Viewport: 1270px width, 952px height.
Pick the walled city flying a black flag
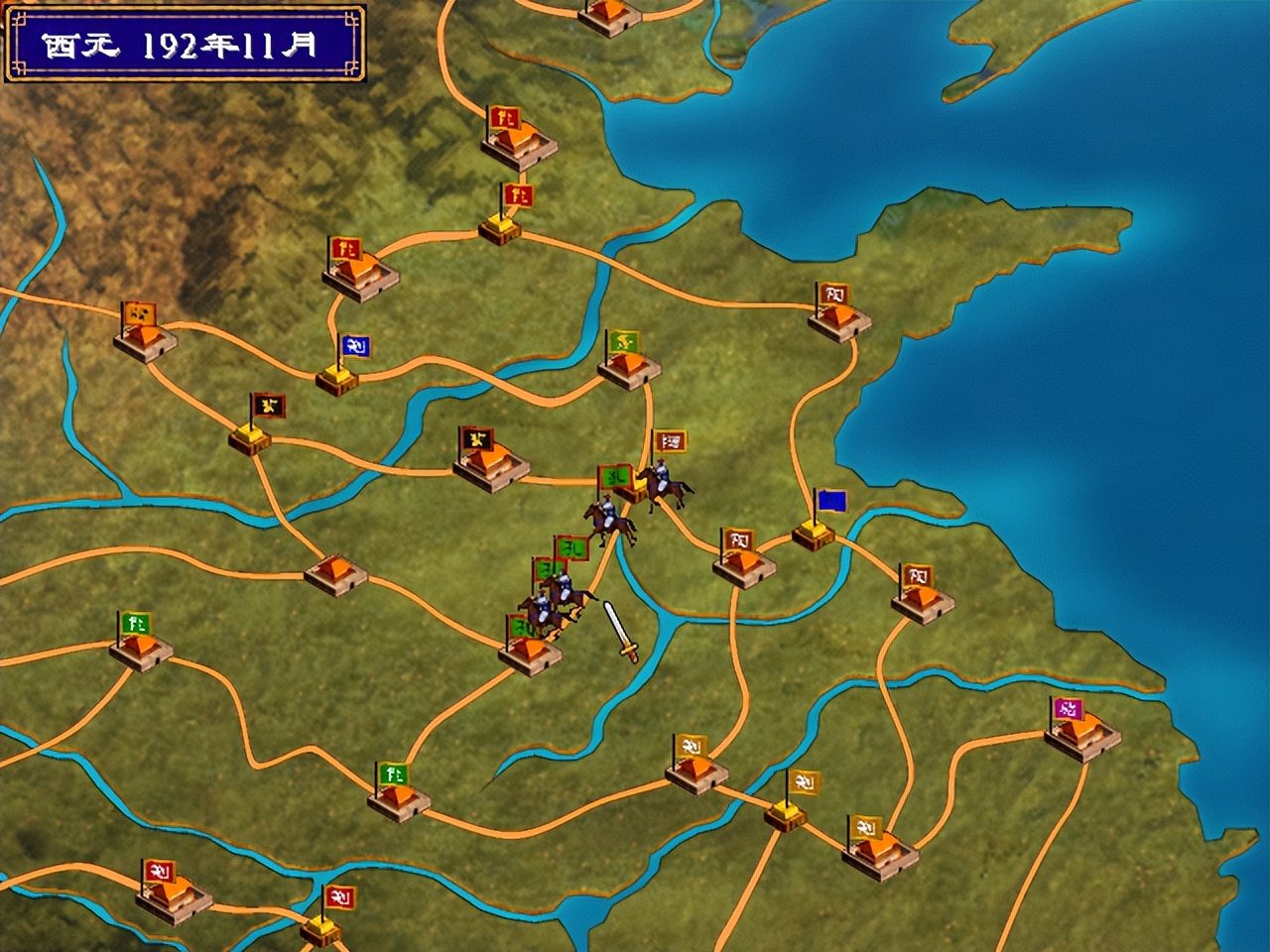tap(491, 463)
